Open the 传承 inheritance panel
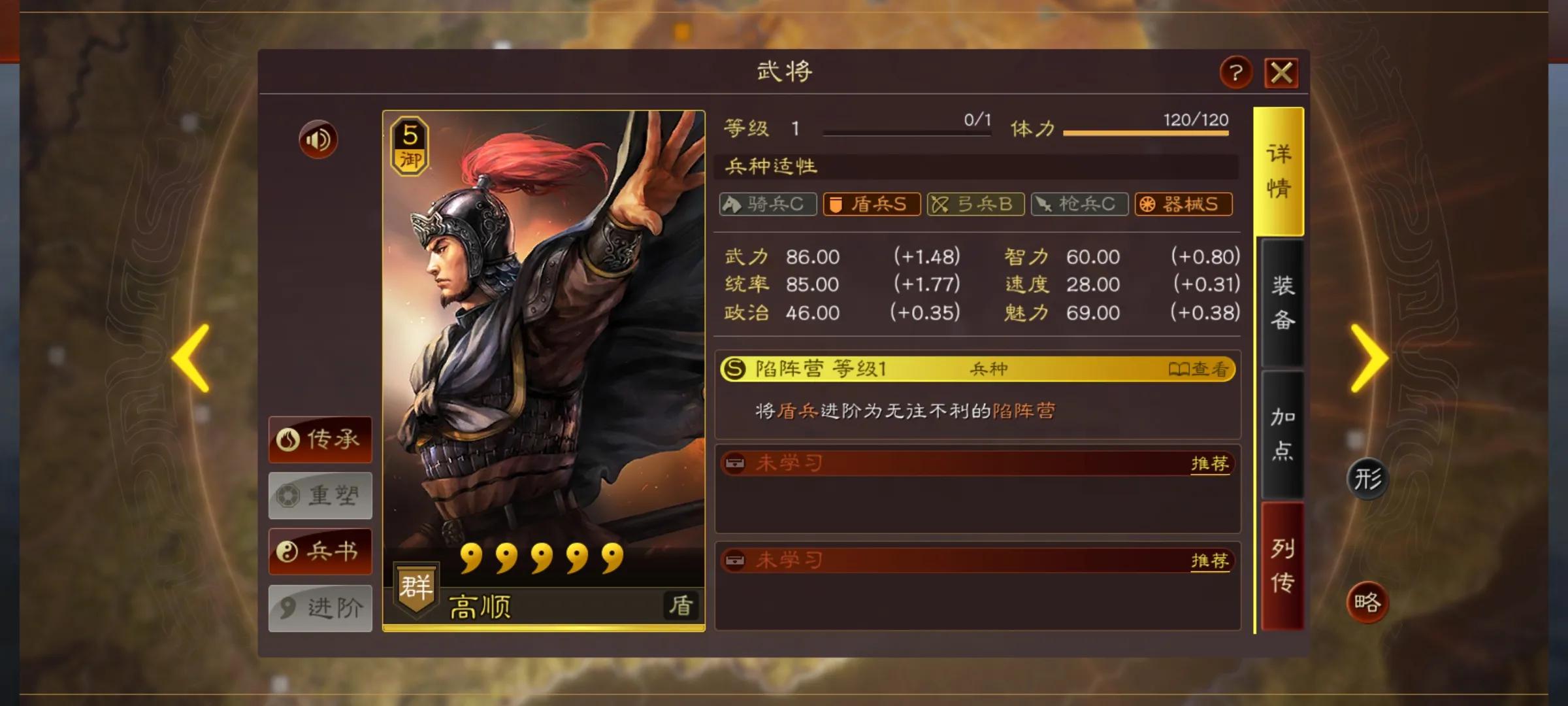This screenshot has height=706, width=1568. click(319, 439)
